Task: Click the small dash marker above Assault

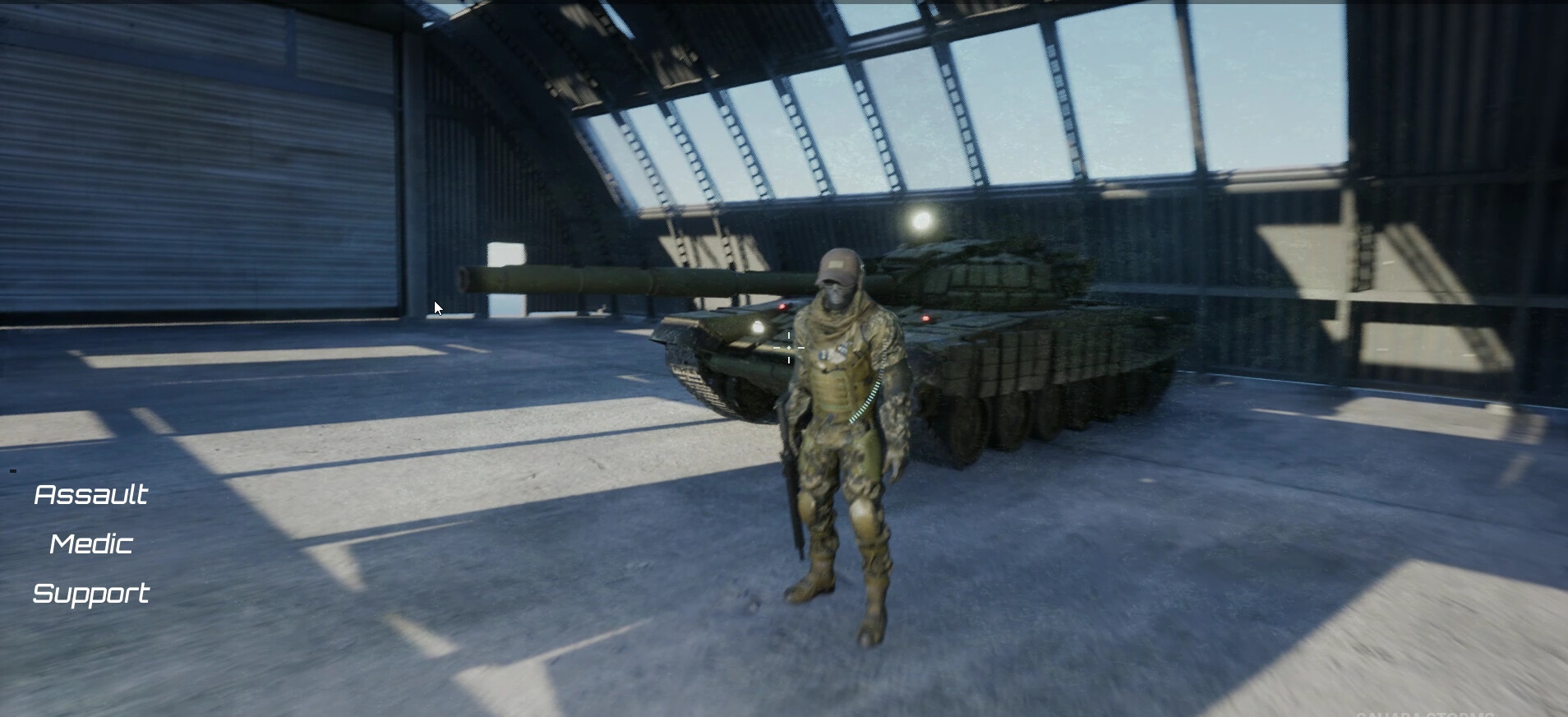Action: coord(12,470)
